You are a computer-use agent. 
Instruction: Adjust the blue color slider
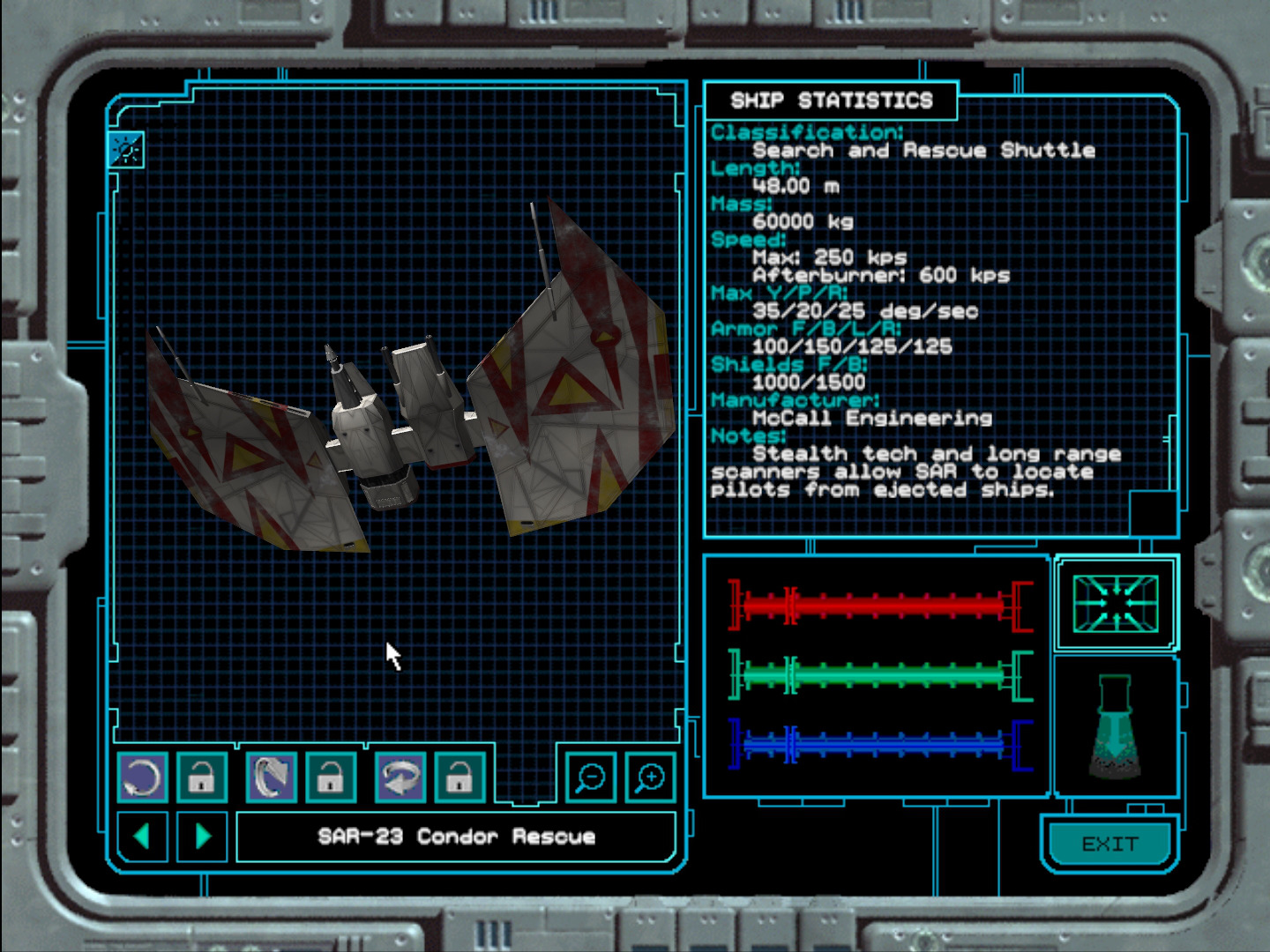pyautogui.click(x=880, y=745)
